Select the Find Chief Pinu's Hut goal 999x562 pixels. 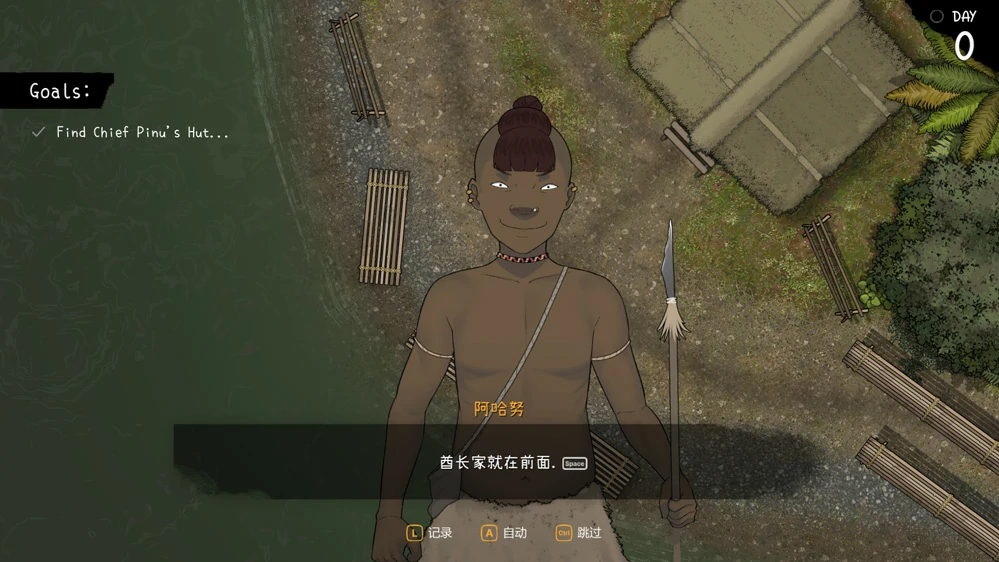[x=141, y=132]
